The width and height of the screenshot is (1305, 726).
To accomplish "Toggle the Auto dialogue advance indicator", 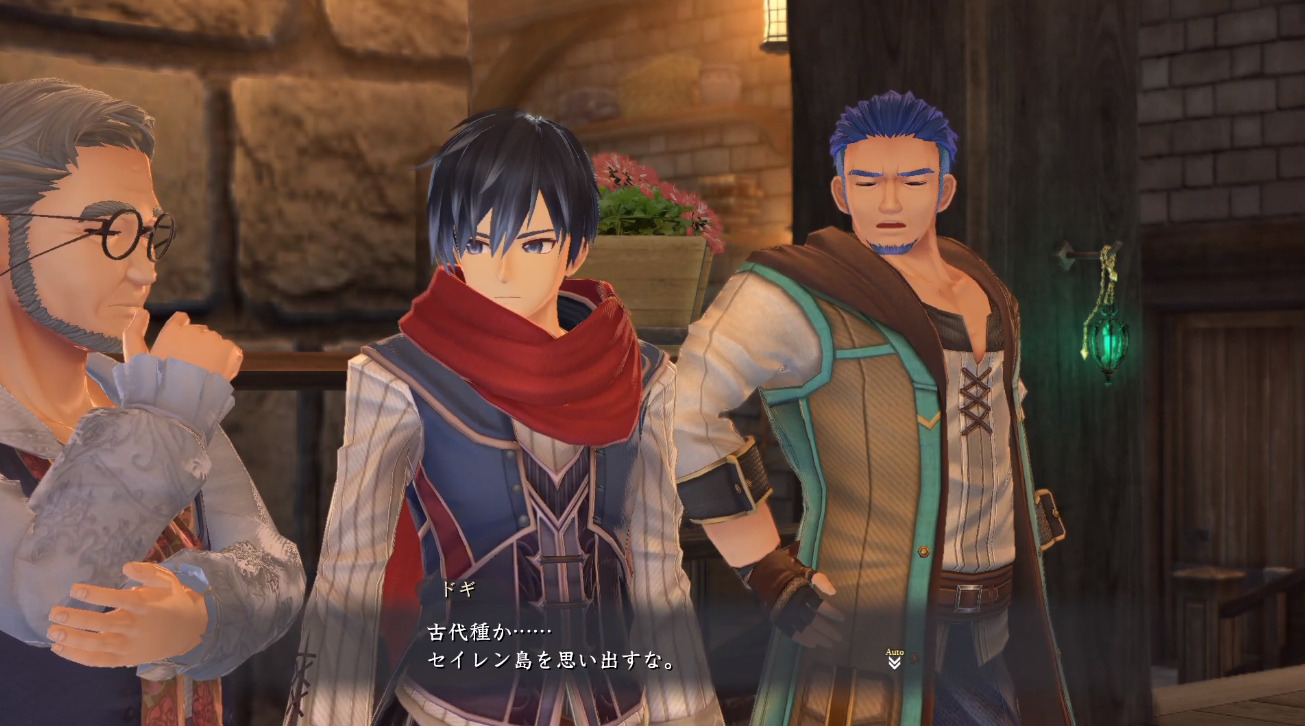I will click(894, 658).
